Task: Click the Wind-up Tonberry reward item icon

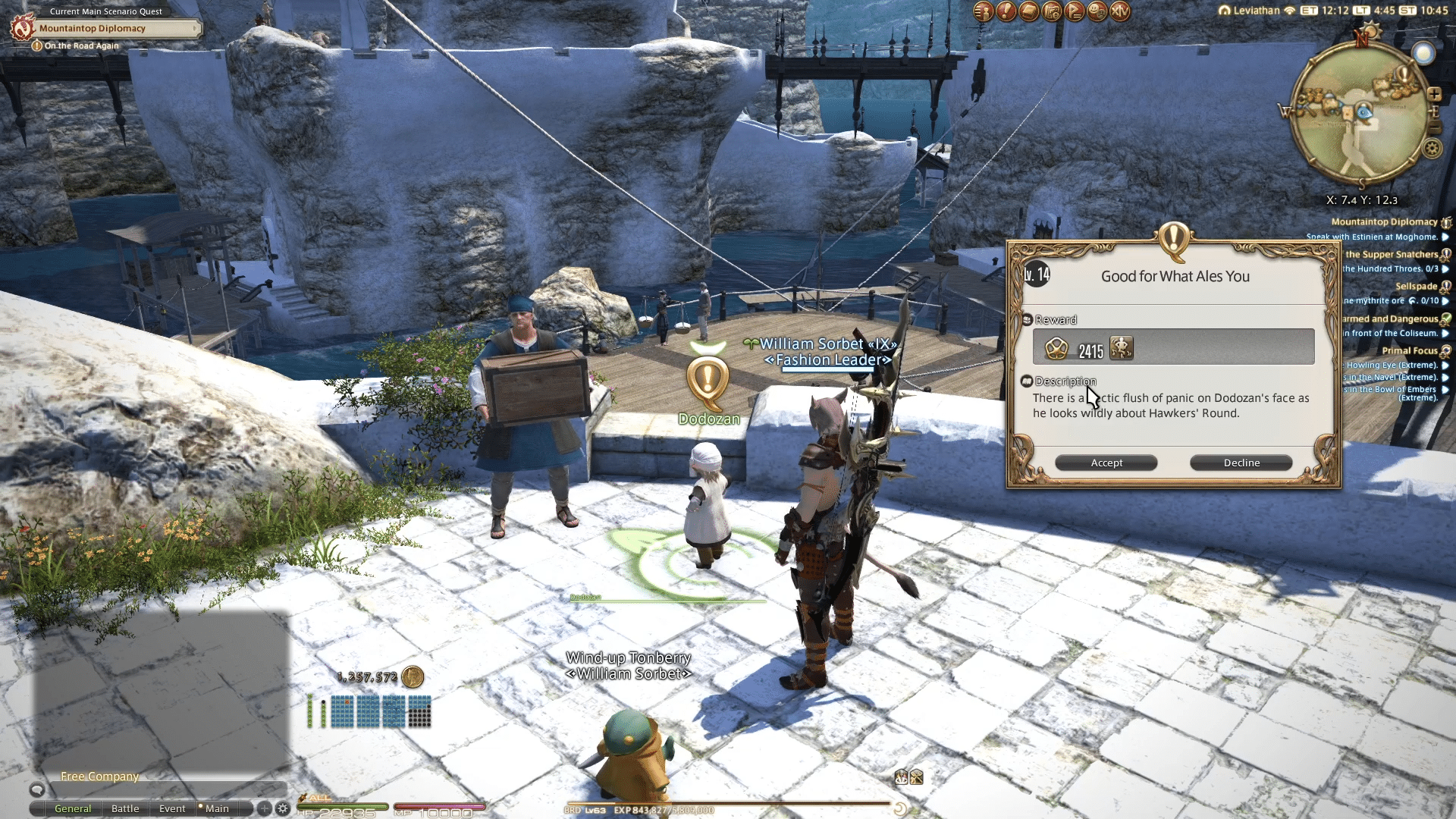Action: pos(1122,349)
